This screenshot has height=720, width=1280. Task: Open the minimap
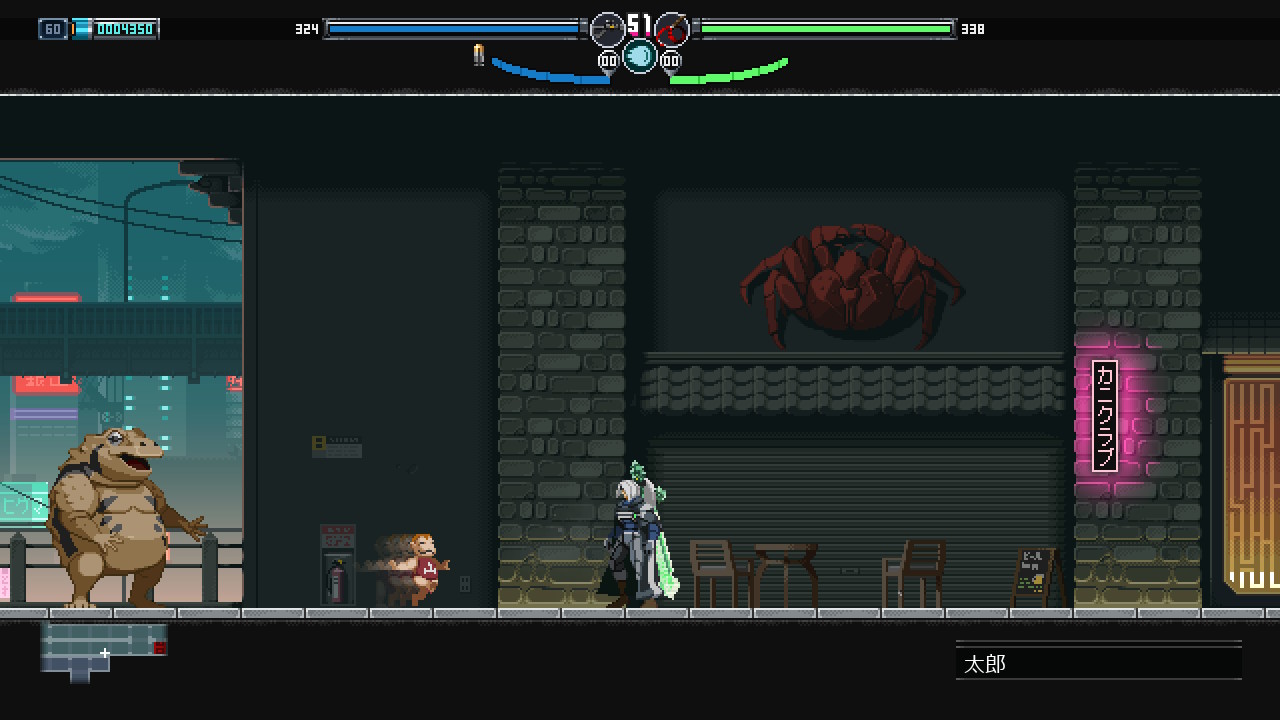pos(103,650)
